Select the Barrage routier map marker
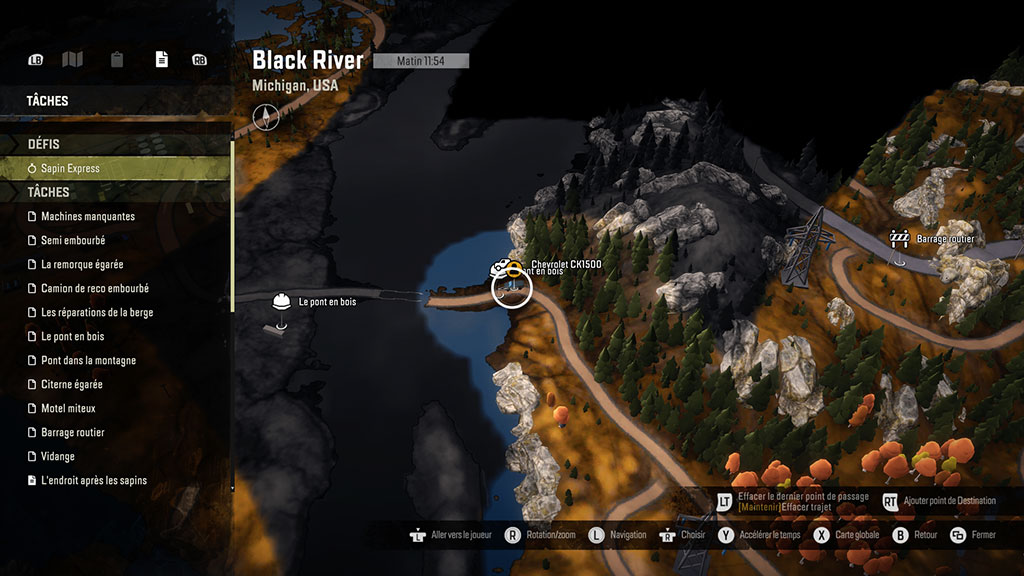 [x=899, y=239]
